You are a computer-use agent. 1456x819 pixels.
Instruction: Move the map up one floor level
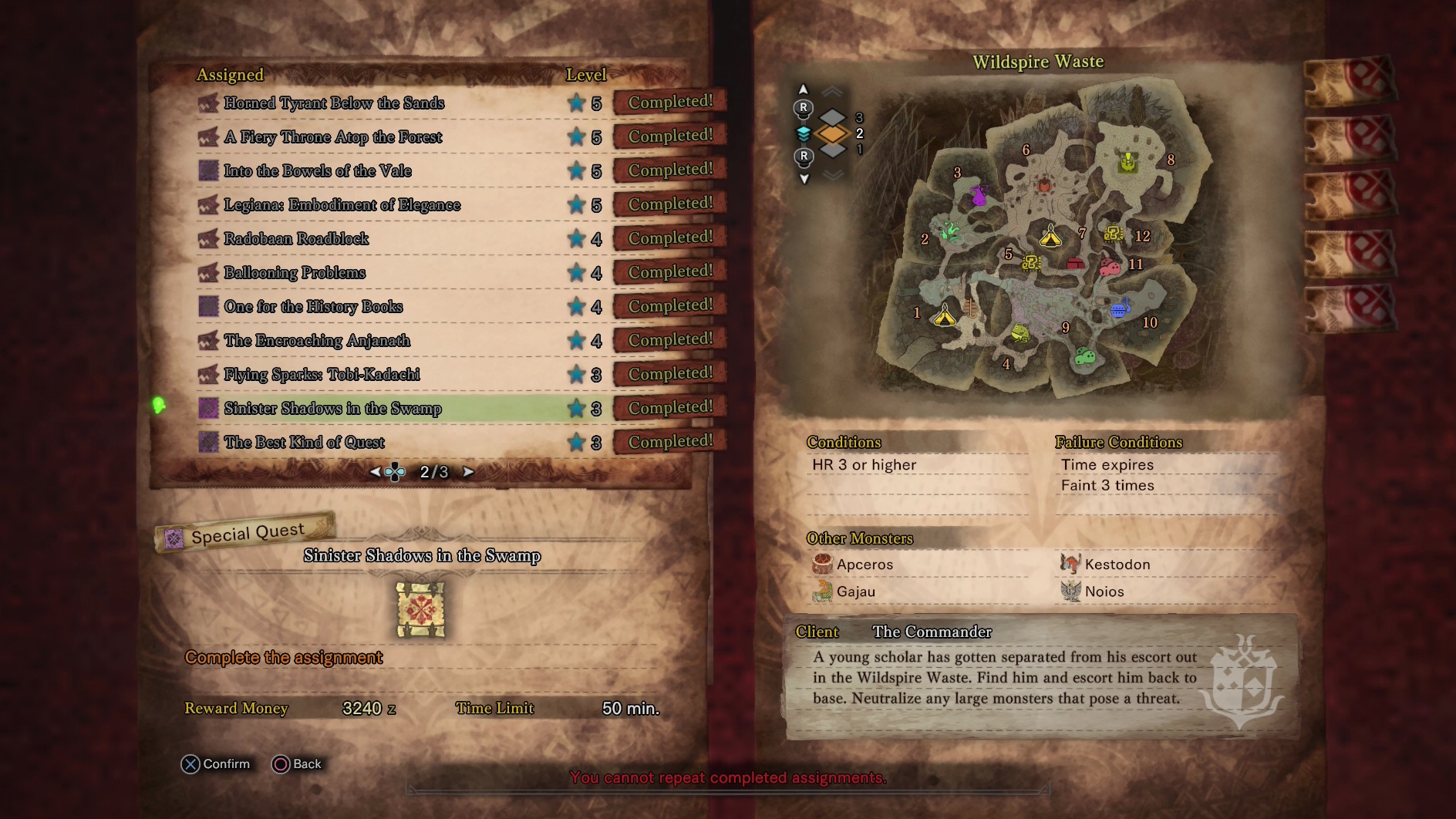(x=804, y=90)
